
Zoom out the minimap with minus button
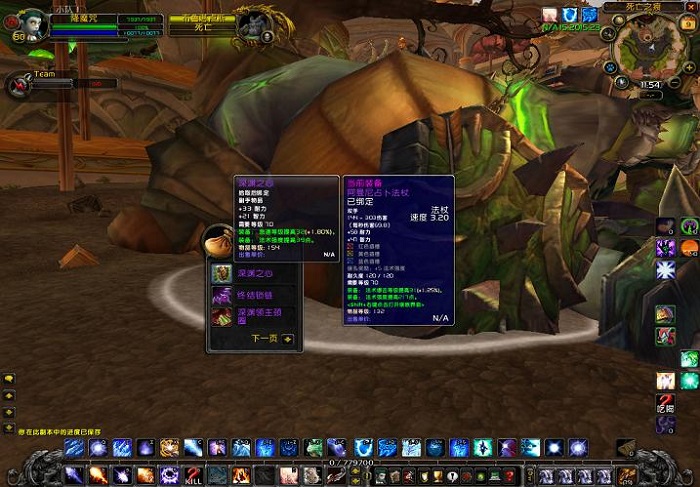point(675,83)
